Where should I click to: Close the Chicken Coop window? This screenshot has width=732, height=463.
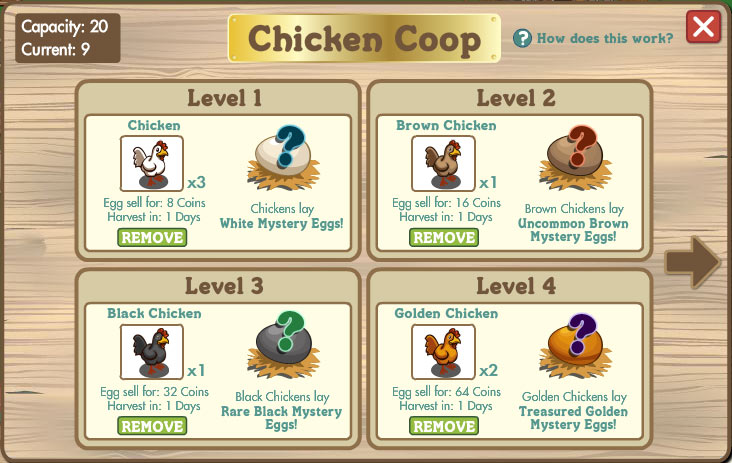coord(704,27)
